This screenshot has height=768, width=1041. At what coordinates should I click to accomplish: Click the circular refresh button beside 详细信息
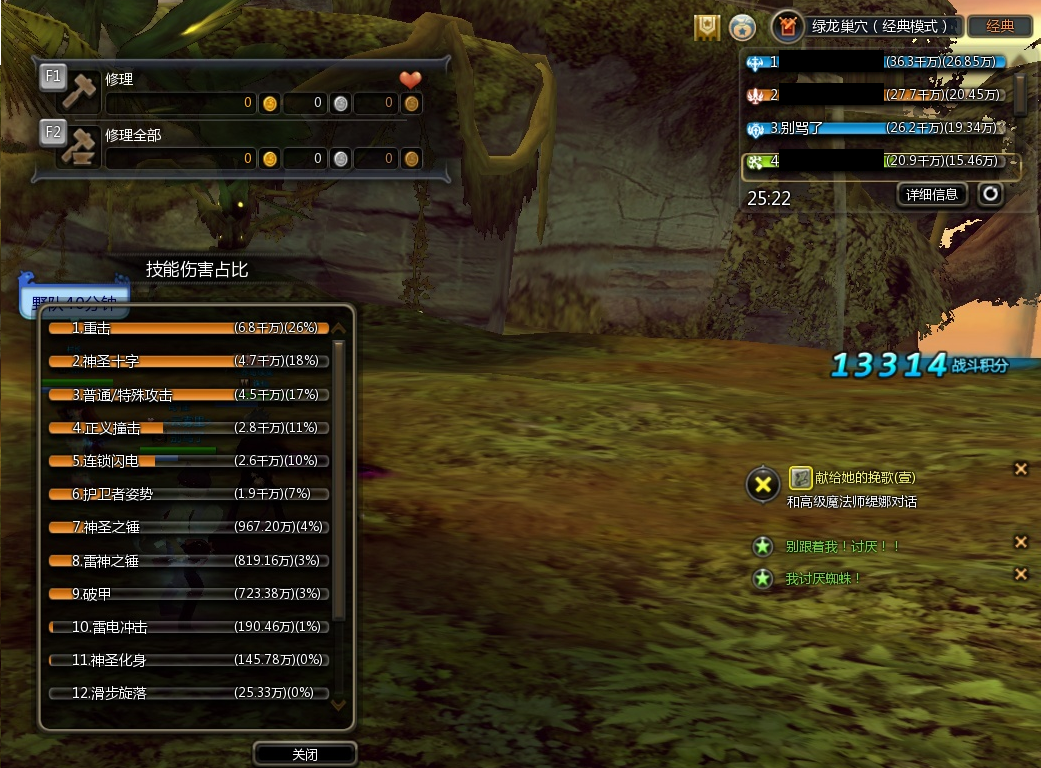[x=990, y=194]
